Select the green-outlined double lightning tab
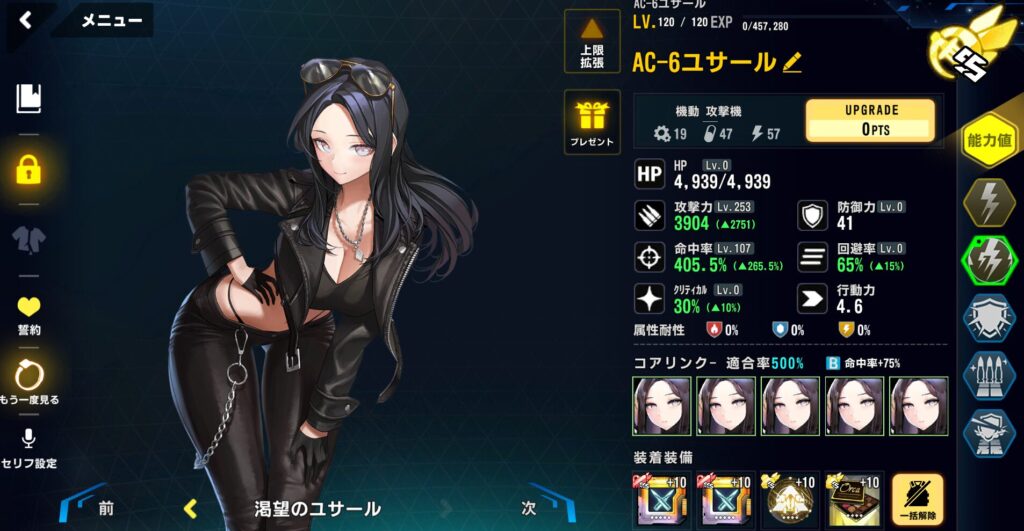 coord(989,260)
